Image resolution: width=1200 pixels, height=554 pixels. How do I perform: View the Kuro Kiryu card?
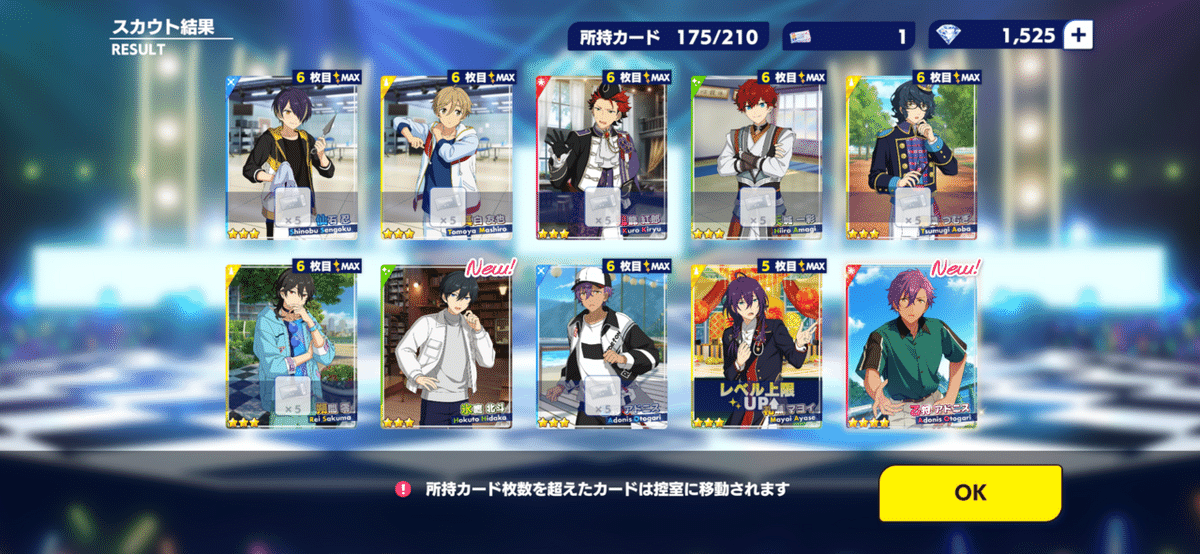(601, 155)
